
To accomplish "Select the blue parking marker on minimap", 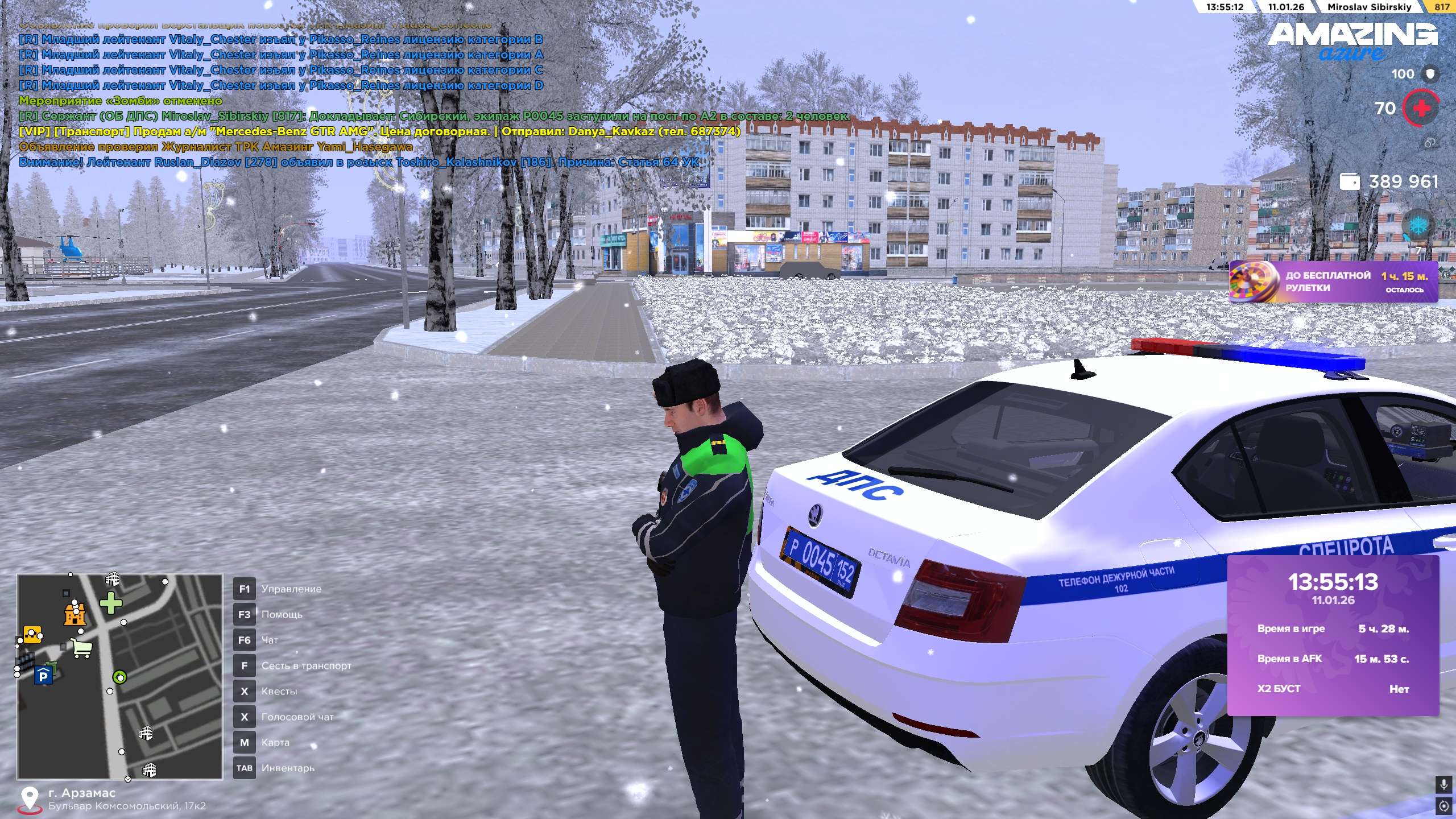I will tap(43, 676).
